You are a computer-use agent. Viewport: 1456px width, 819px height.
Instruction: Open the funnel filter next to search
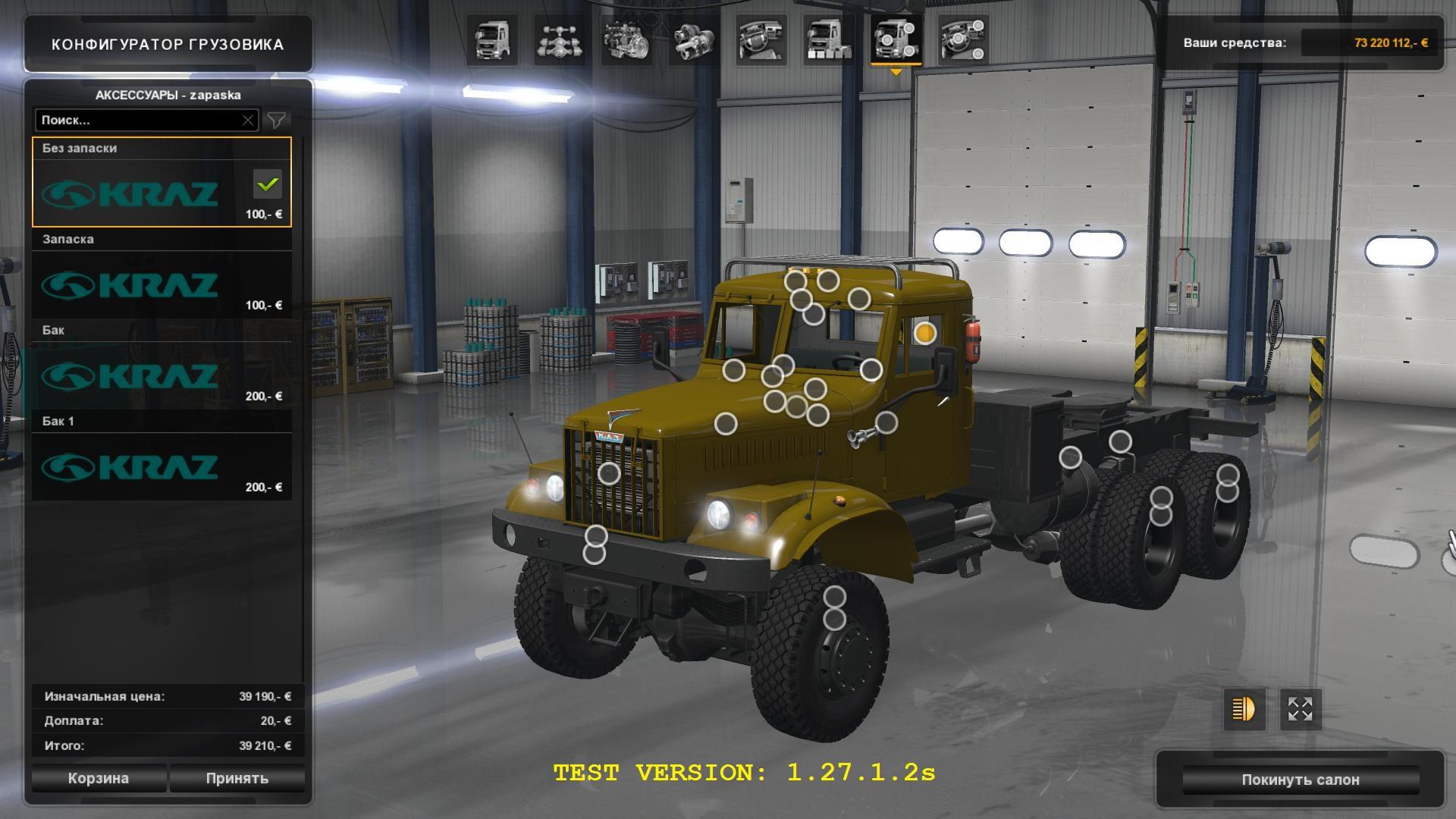click(277, 120)
